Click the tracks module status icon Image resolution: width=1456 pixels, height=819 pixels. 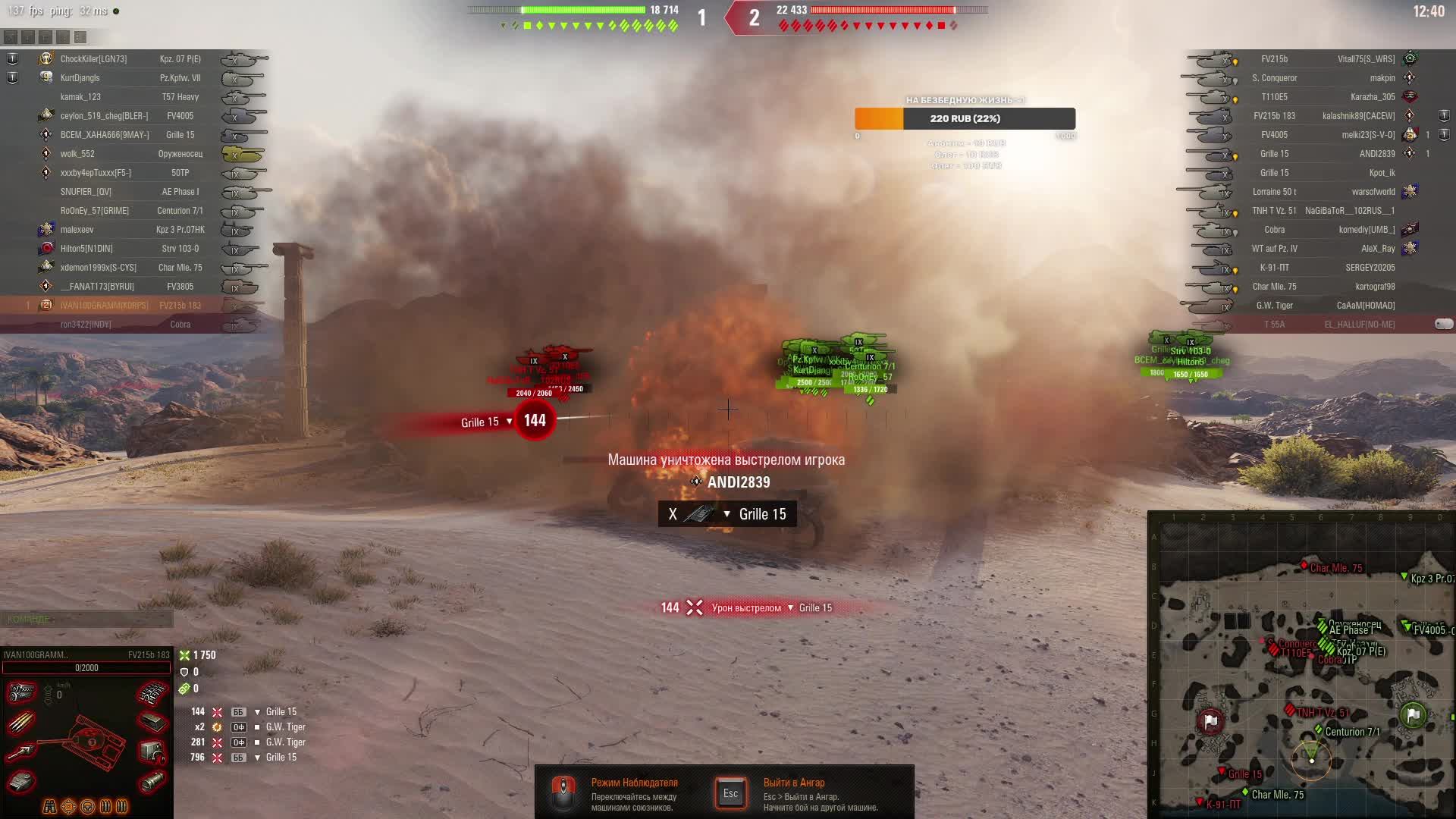tap(152, 692)
